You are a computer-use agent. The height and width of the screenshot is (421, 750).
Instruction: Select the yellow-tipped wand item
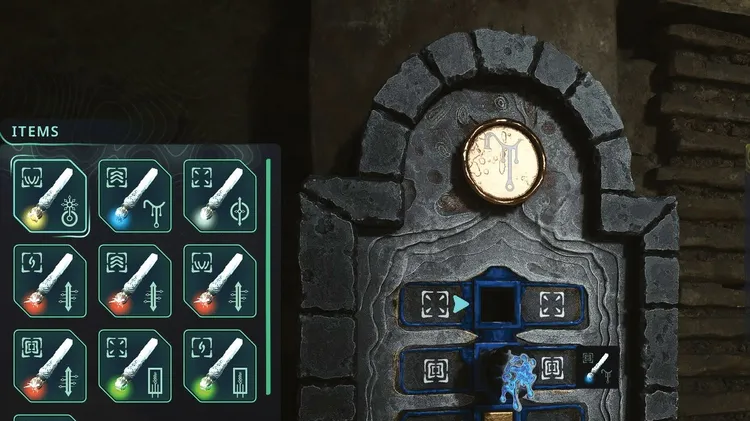[x=47, y=194]
